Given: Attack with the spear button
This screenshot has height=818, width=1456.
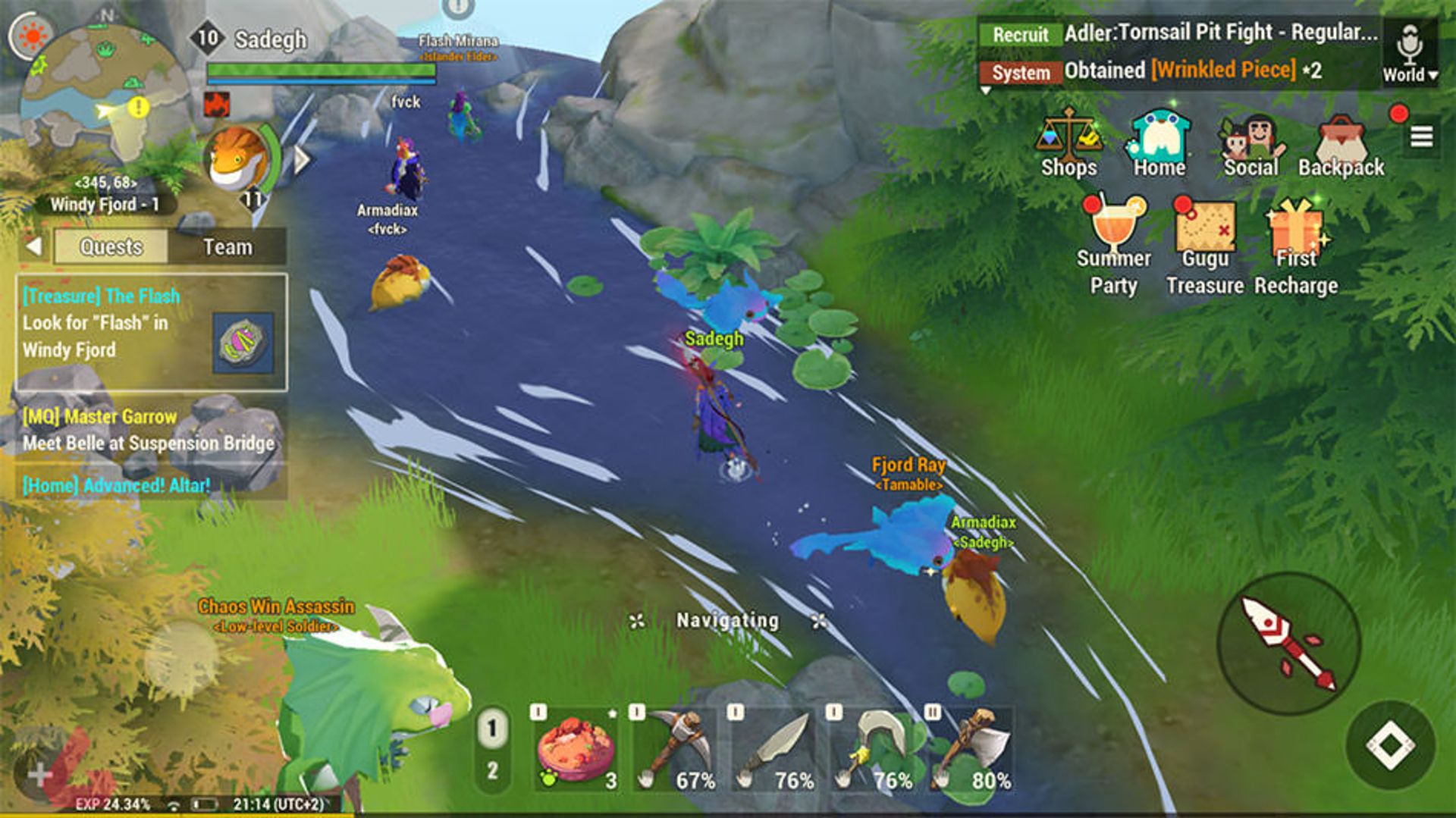Looking at the screenshot, I should 1288,644.
